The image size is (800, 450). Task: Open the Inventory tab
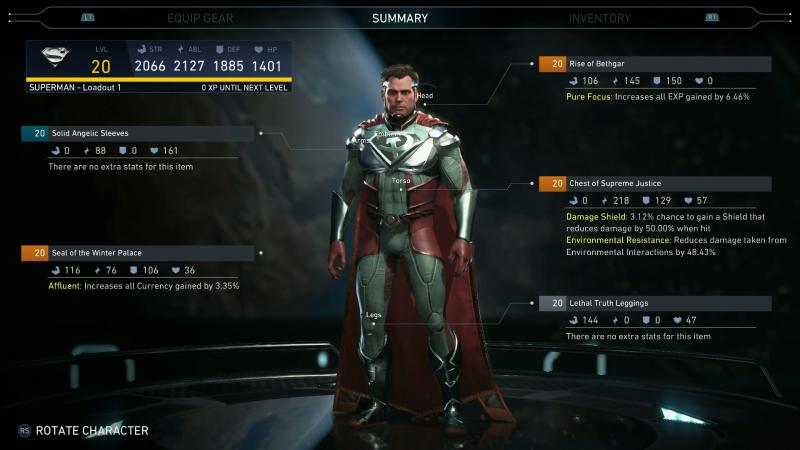[600, 18]
